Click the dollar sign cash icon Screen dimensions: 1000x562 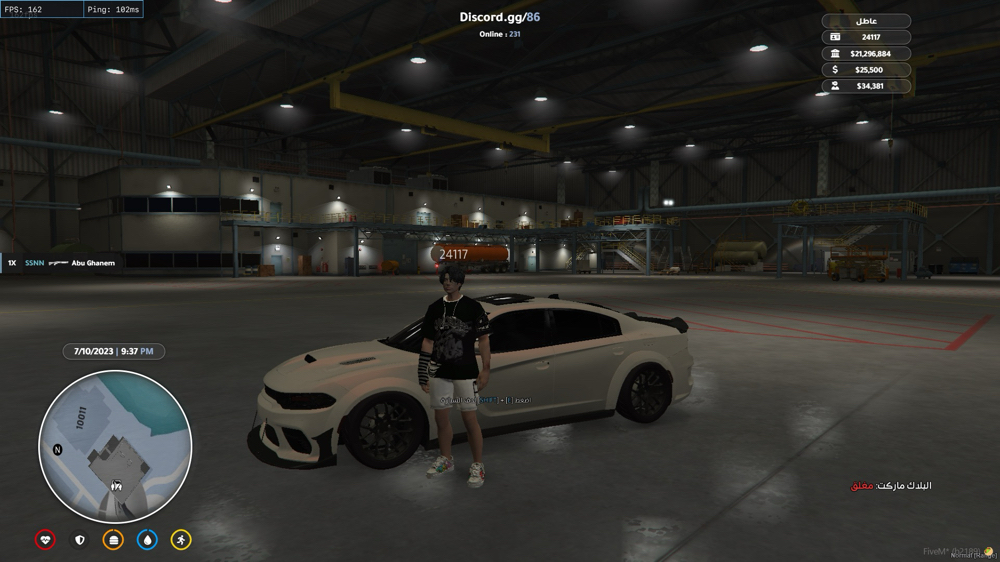point(836,70)
